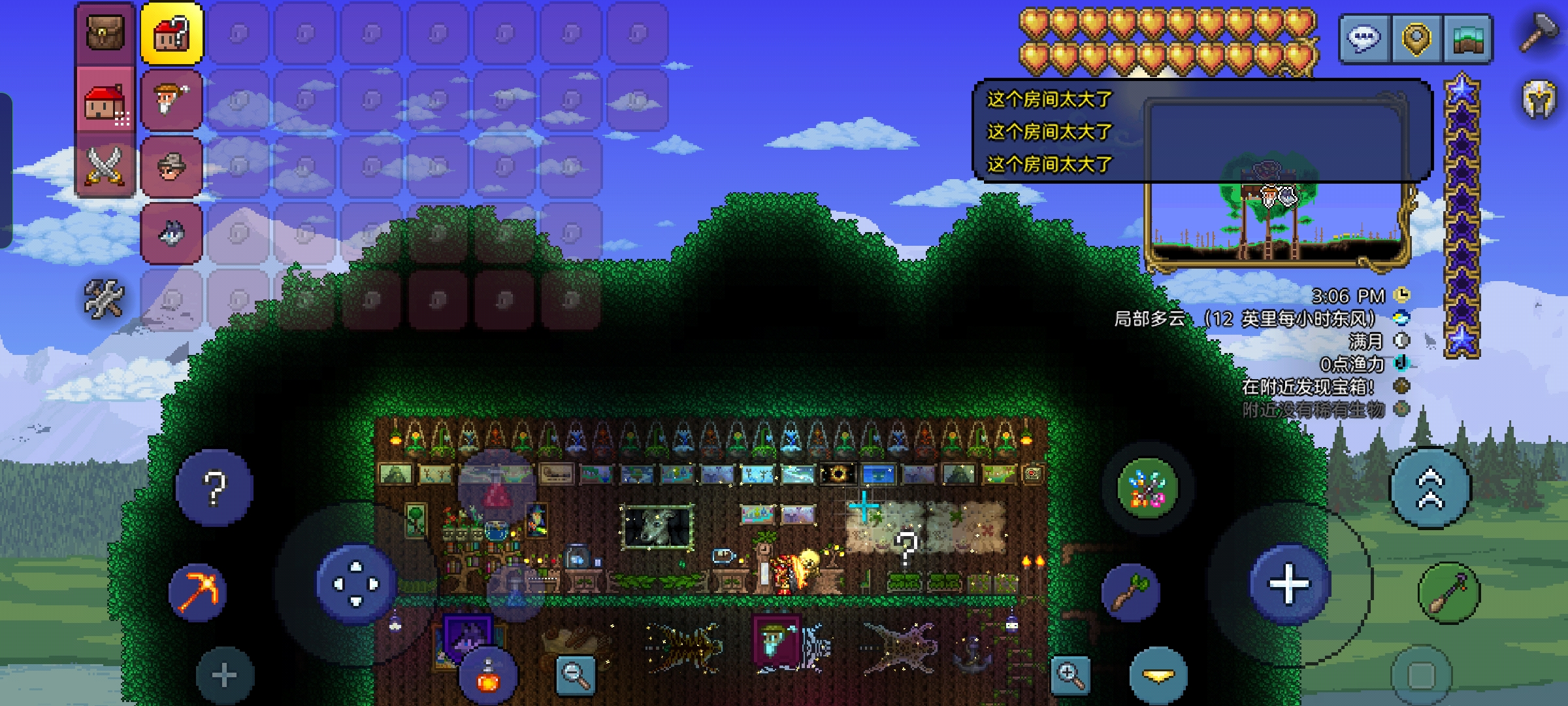Select the white-bearded NPC head housing flag

click(x=172, y=100)
